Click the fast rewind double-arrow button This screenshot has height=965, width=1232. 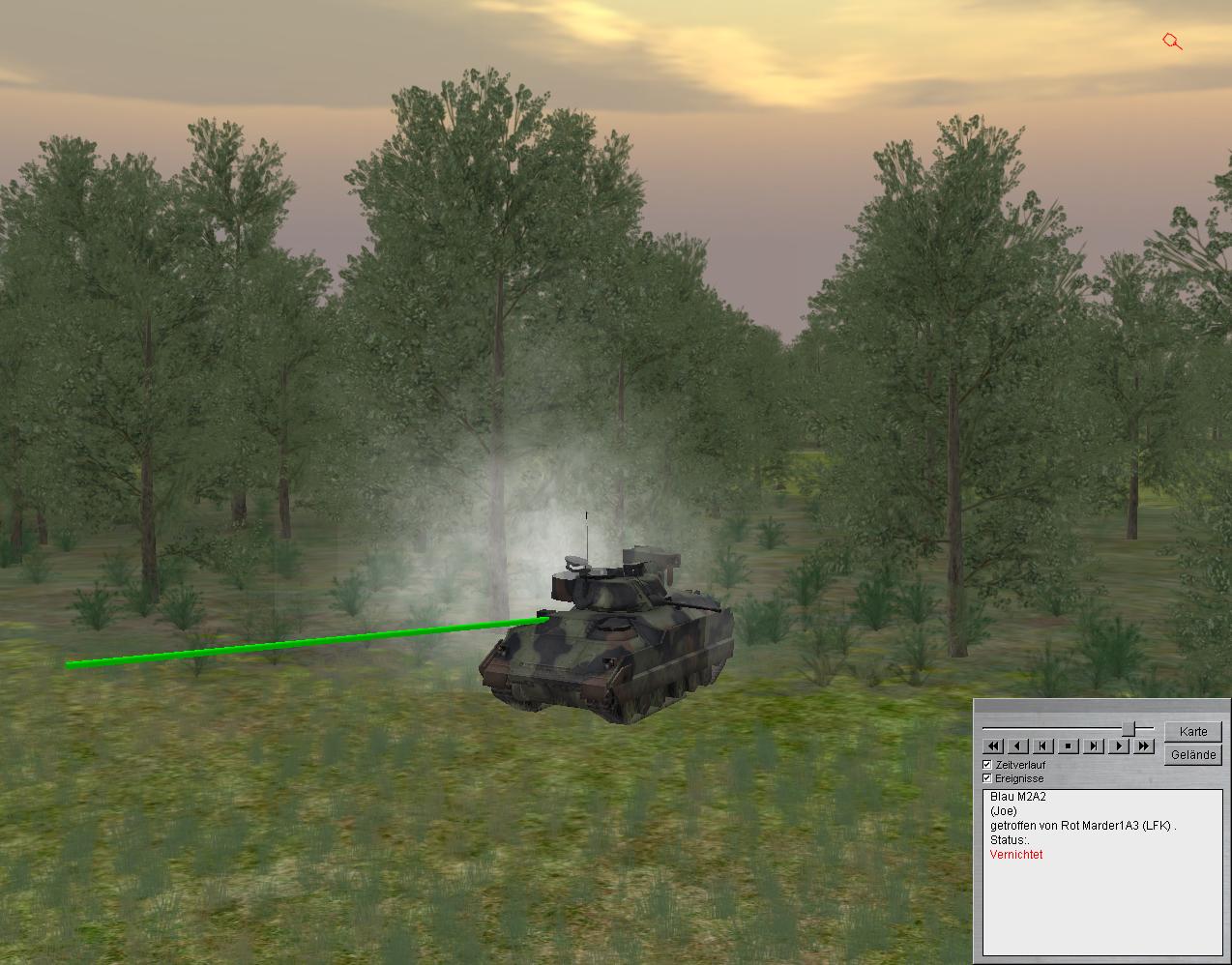pyautogui.click(x=993, y=746)
